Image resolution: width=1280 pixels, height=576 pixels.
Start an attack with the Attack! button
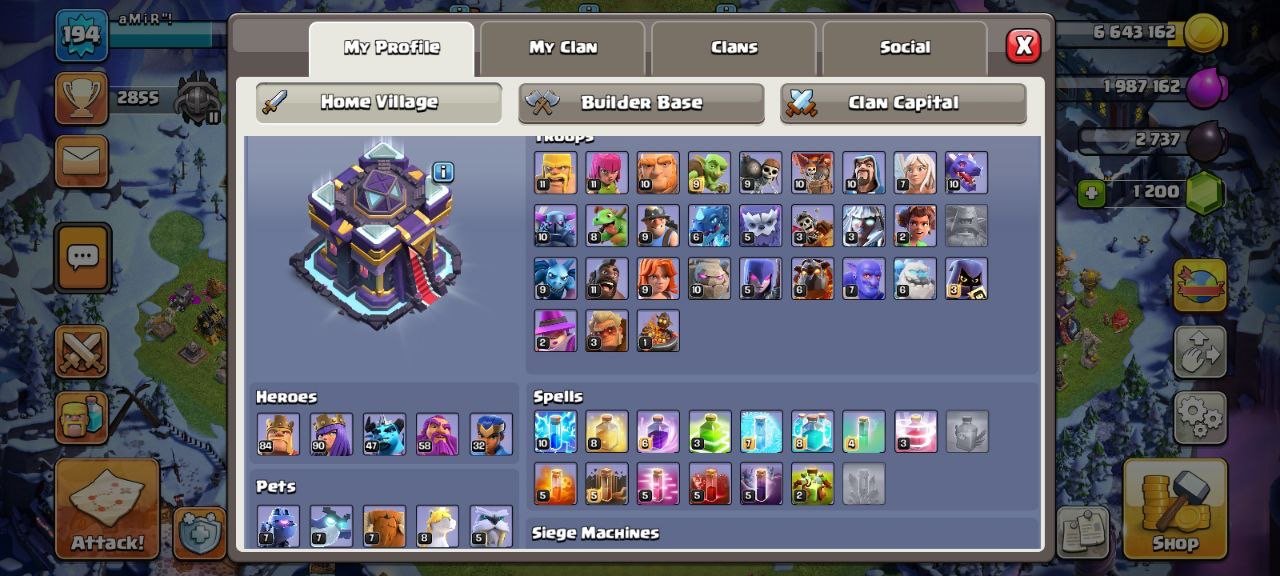point(107,508)
